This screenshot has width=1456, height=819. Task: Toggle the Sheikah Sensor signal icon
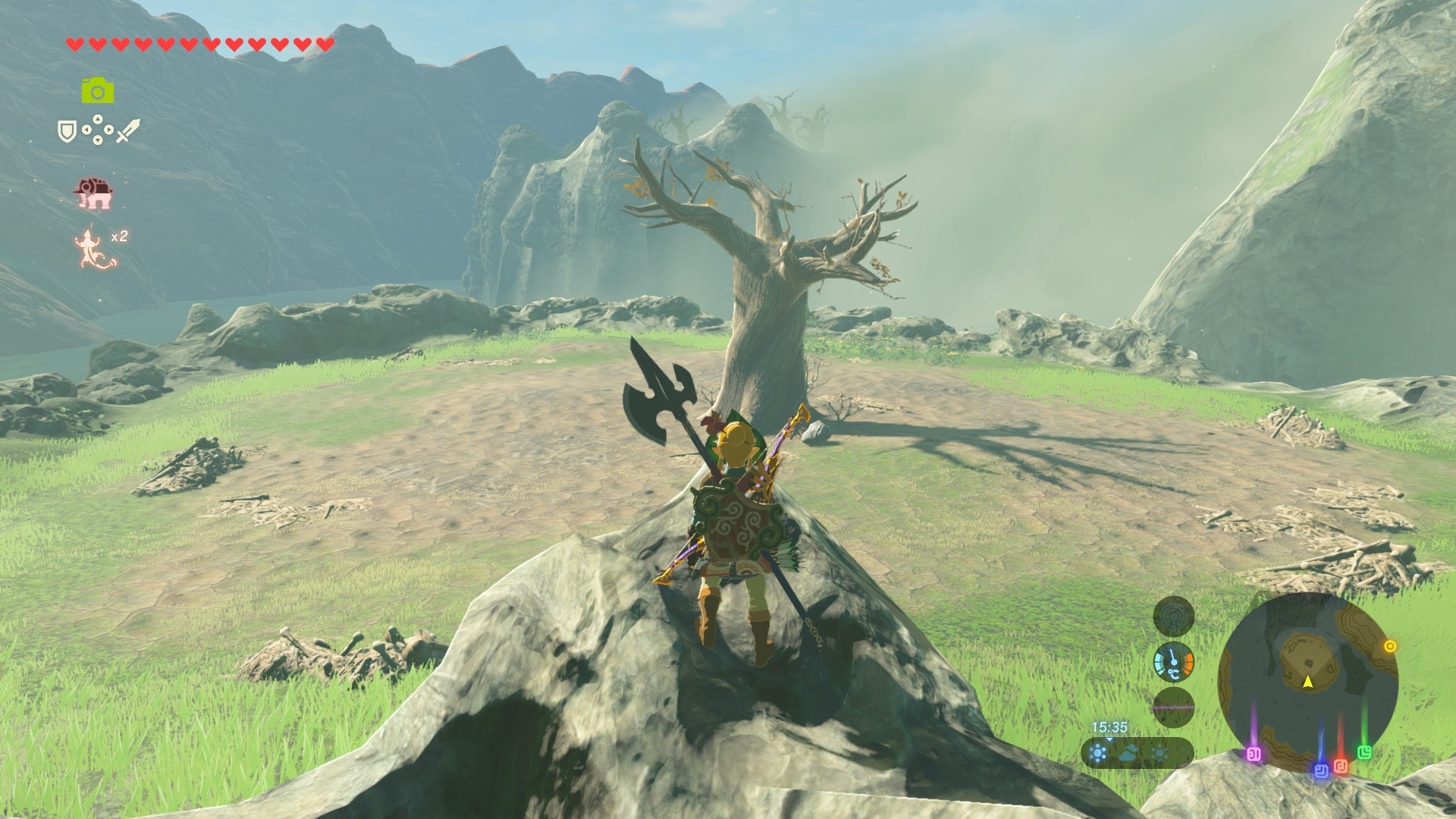coord(1173,616)
